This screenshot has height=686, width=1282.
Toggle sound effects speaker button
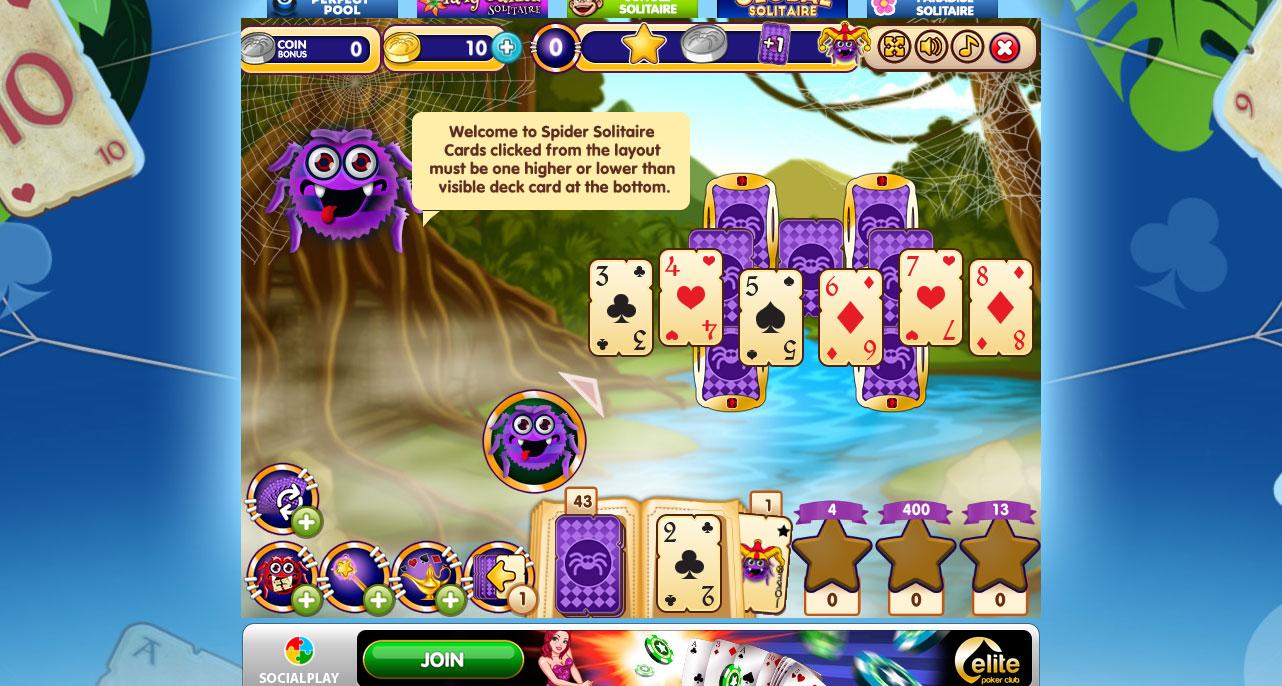click(x=931, y=47)
